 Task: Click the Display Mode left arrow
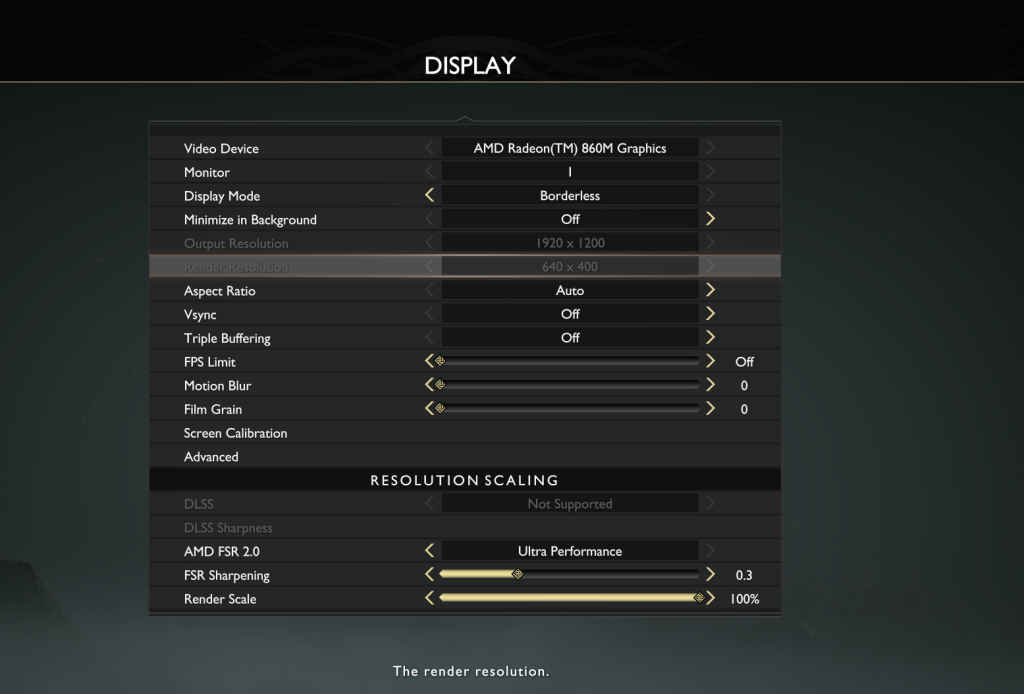pyautogui.click(x=430, y=196)
